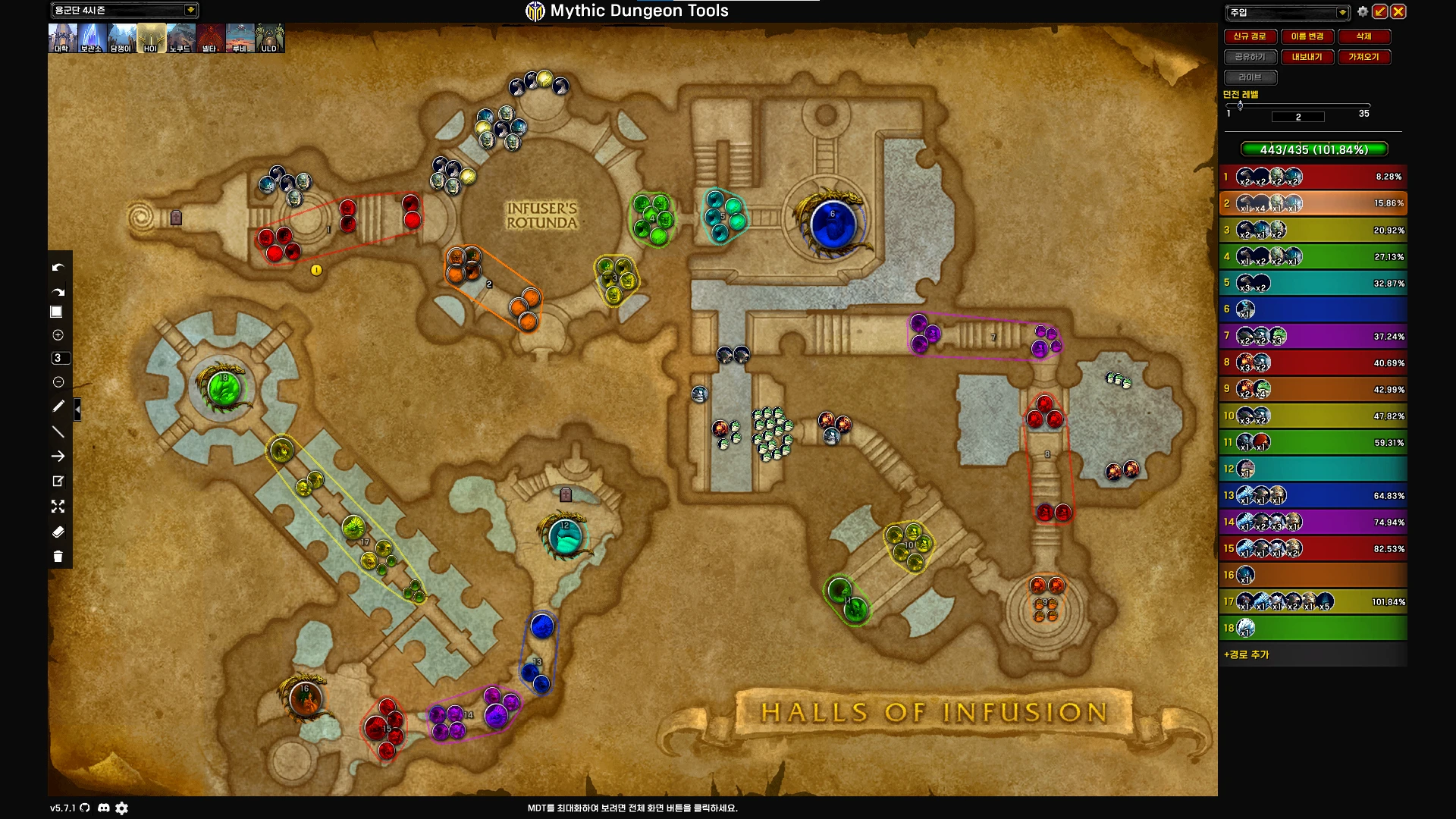Minimize the window with the arrow button
Image resolution: width=1456 pixels, height=819 pixels.
tap(1380, 11)
